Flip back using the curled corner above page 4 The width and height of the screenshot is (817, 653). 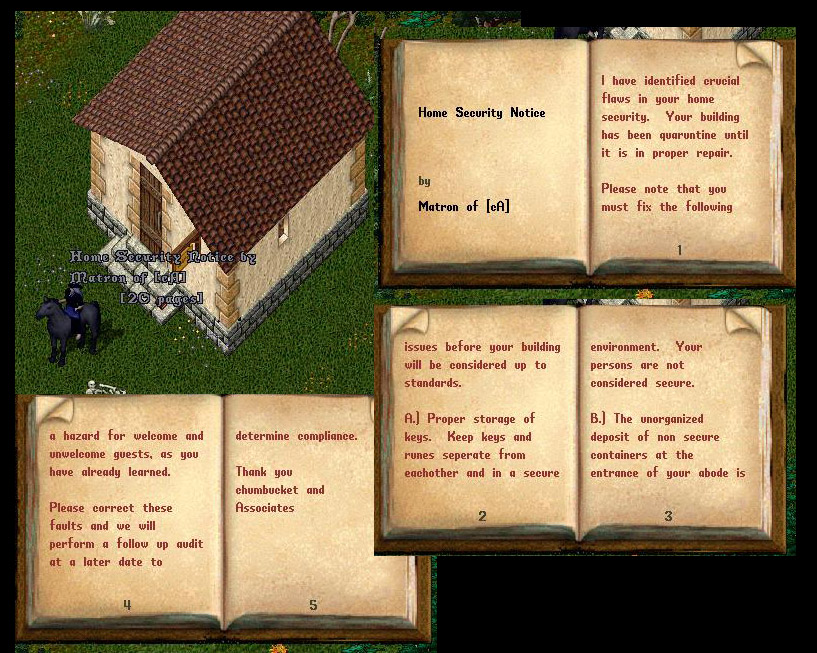pyautogui.click(x=53, y=409)
